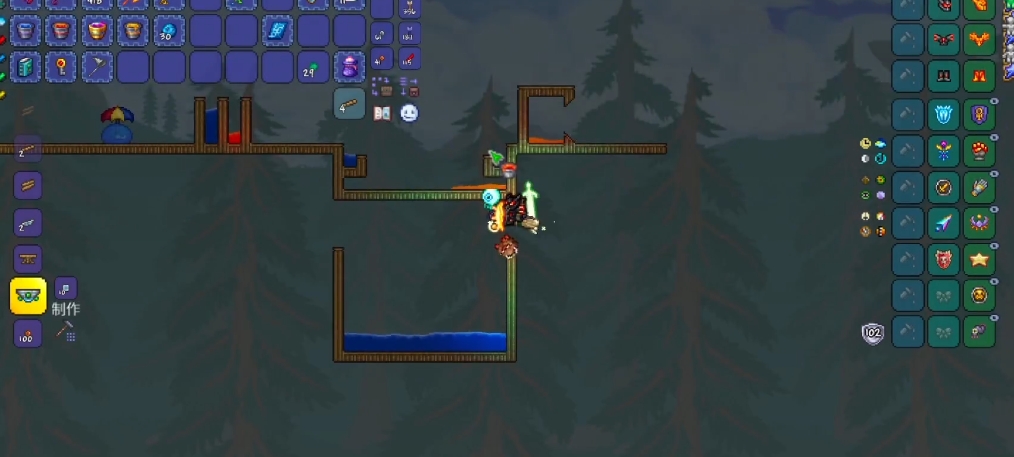Select the rainbow blade accessory slot
Viewport: 1014px width, 457px height.
pos(943,223)
